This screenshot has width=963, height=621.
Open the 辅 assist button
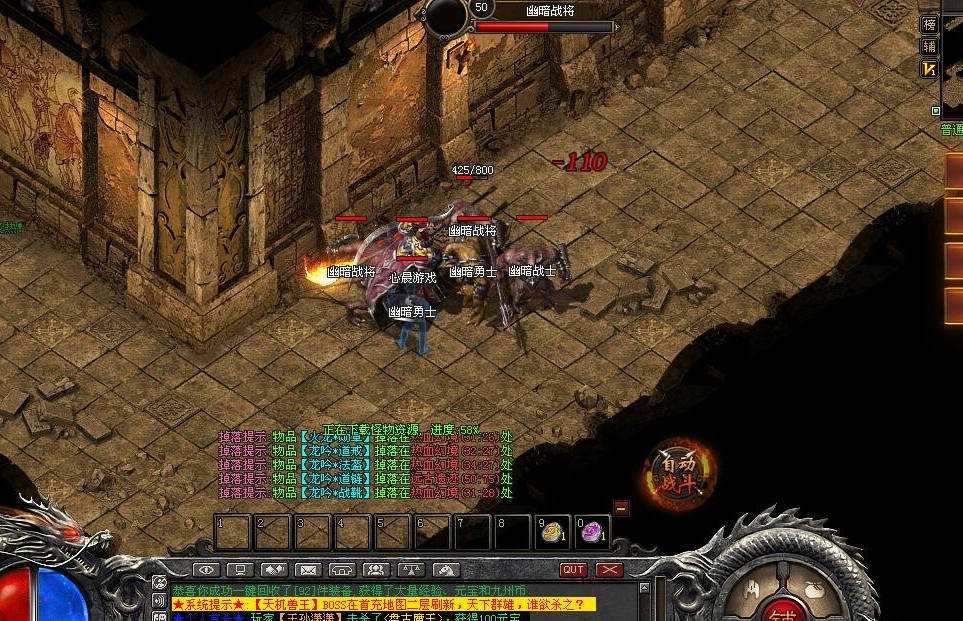(x=930, y=46)
